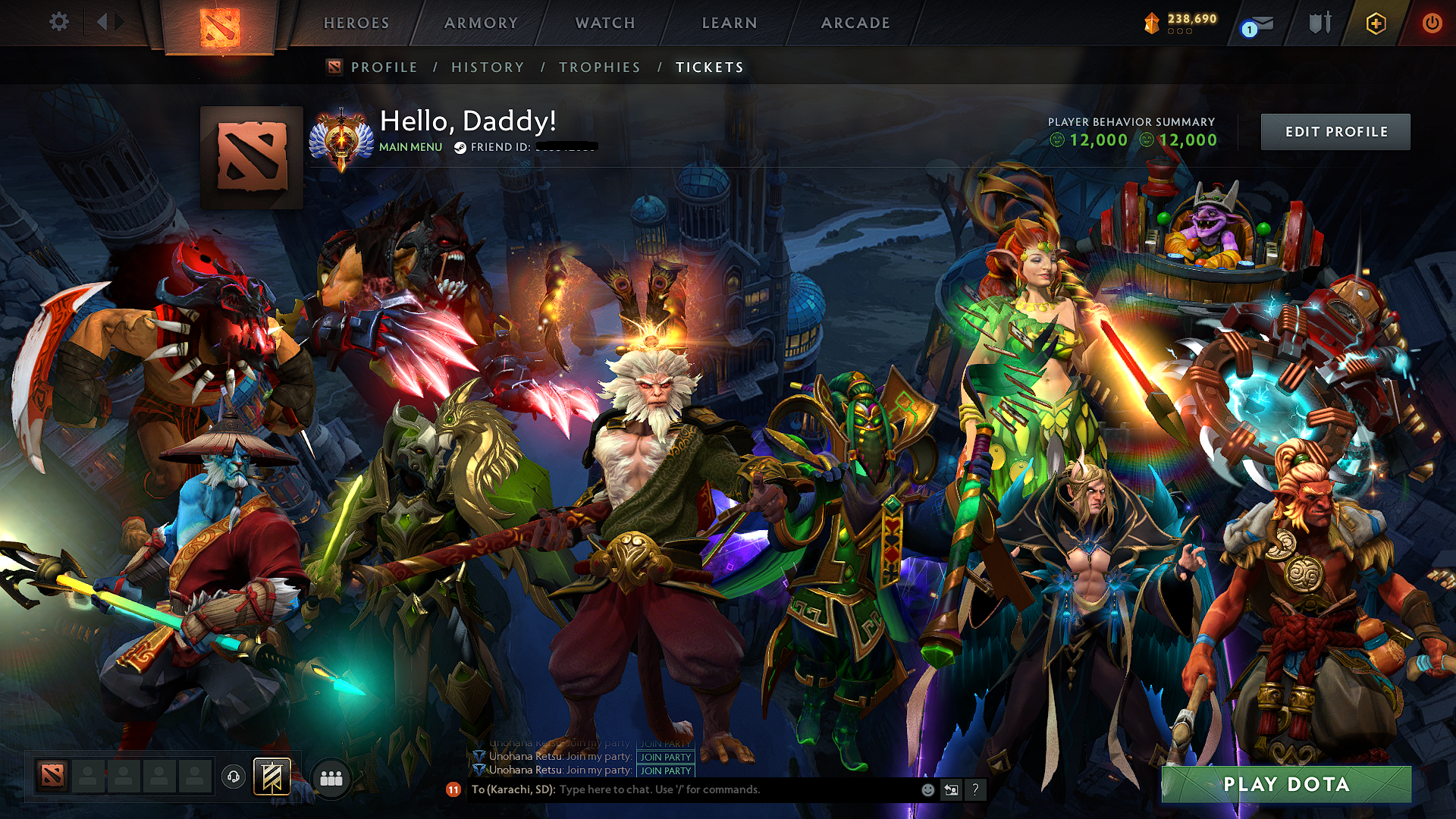
Task: Click the back navigation arrows
Action: point(106,23)
